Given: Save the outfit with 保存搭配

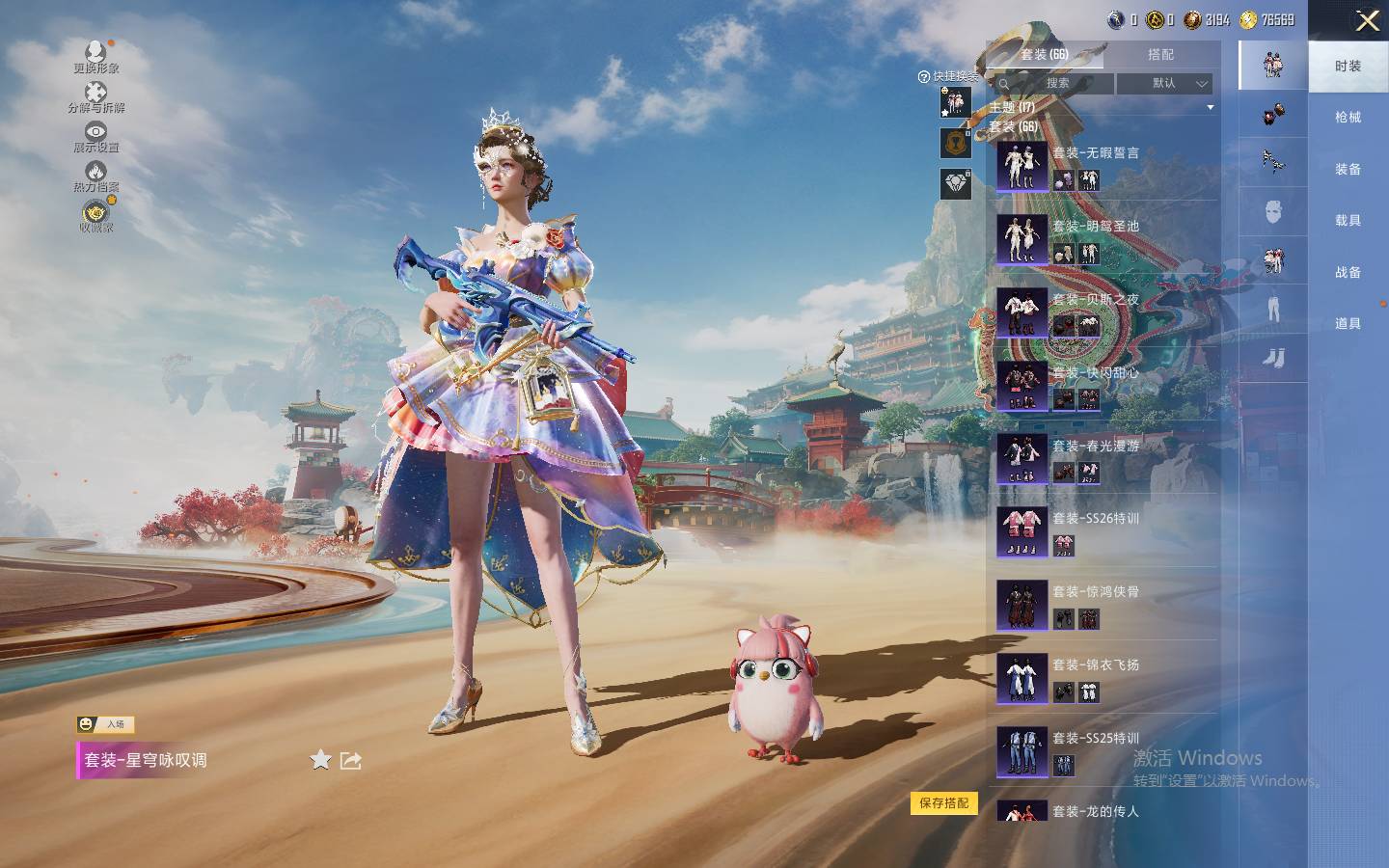Looking at the screenshot, I should coord(943,802).
